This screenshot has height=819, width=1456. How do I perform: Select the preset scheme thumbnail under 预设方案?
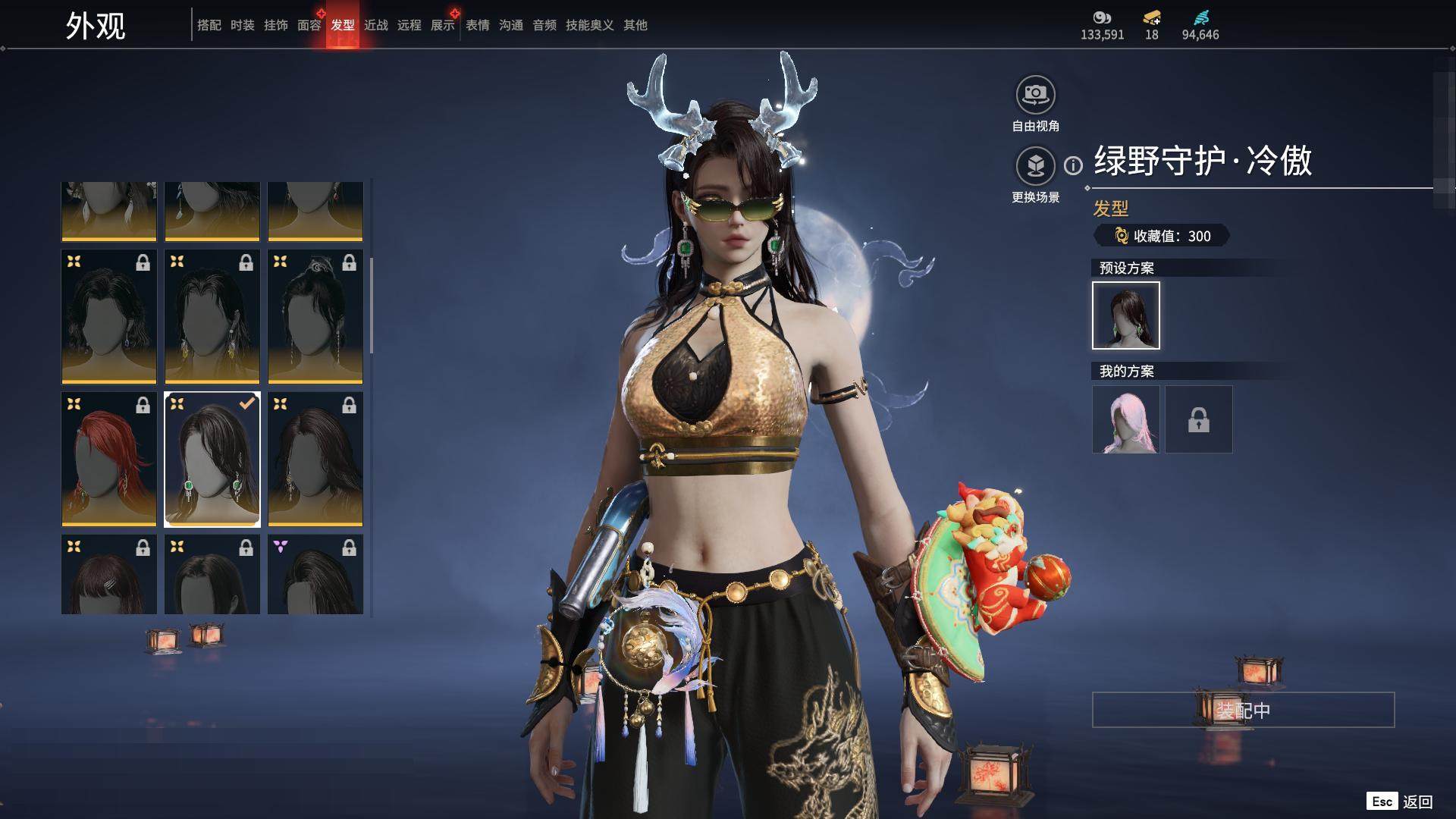(1125, 315)
